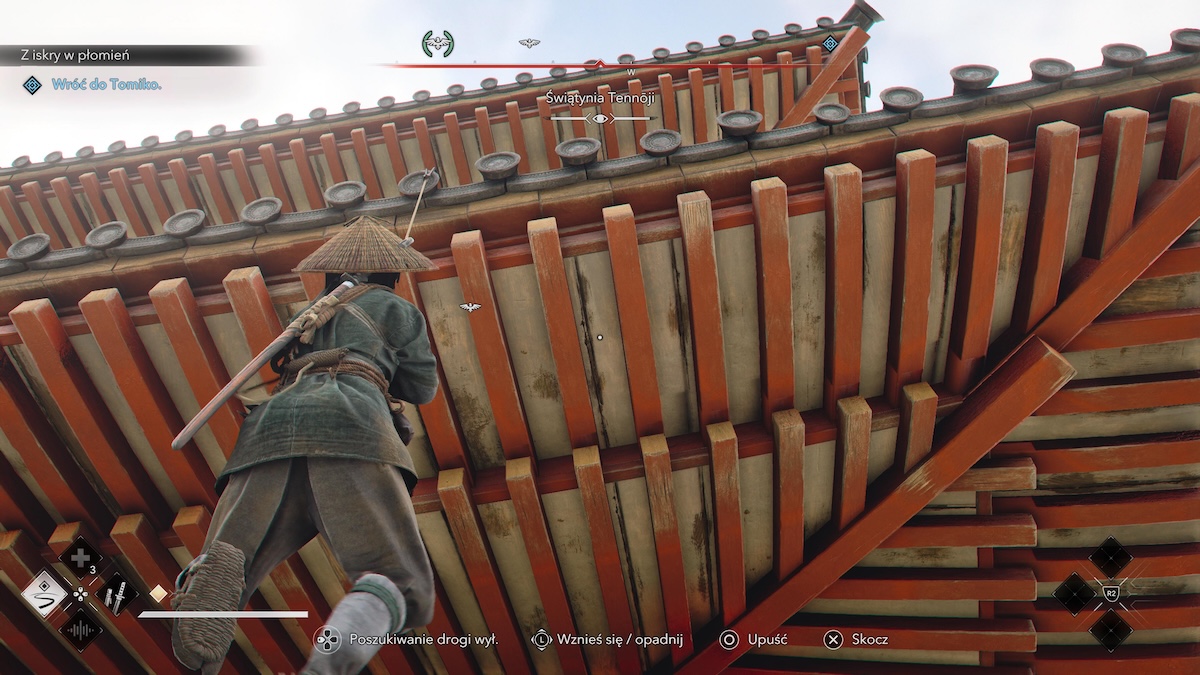Activate the sound wave whistle slot
1200x675 pixels.
coord(80,629)
